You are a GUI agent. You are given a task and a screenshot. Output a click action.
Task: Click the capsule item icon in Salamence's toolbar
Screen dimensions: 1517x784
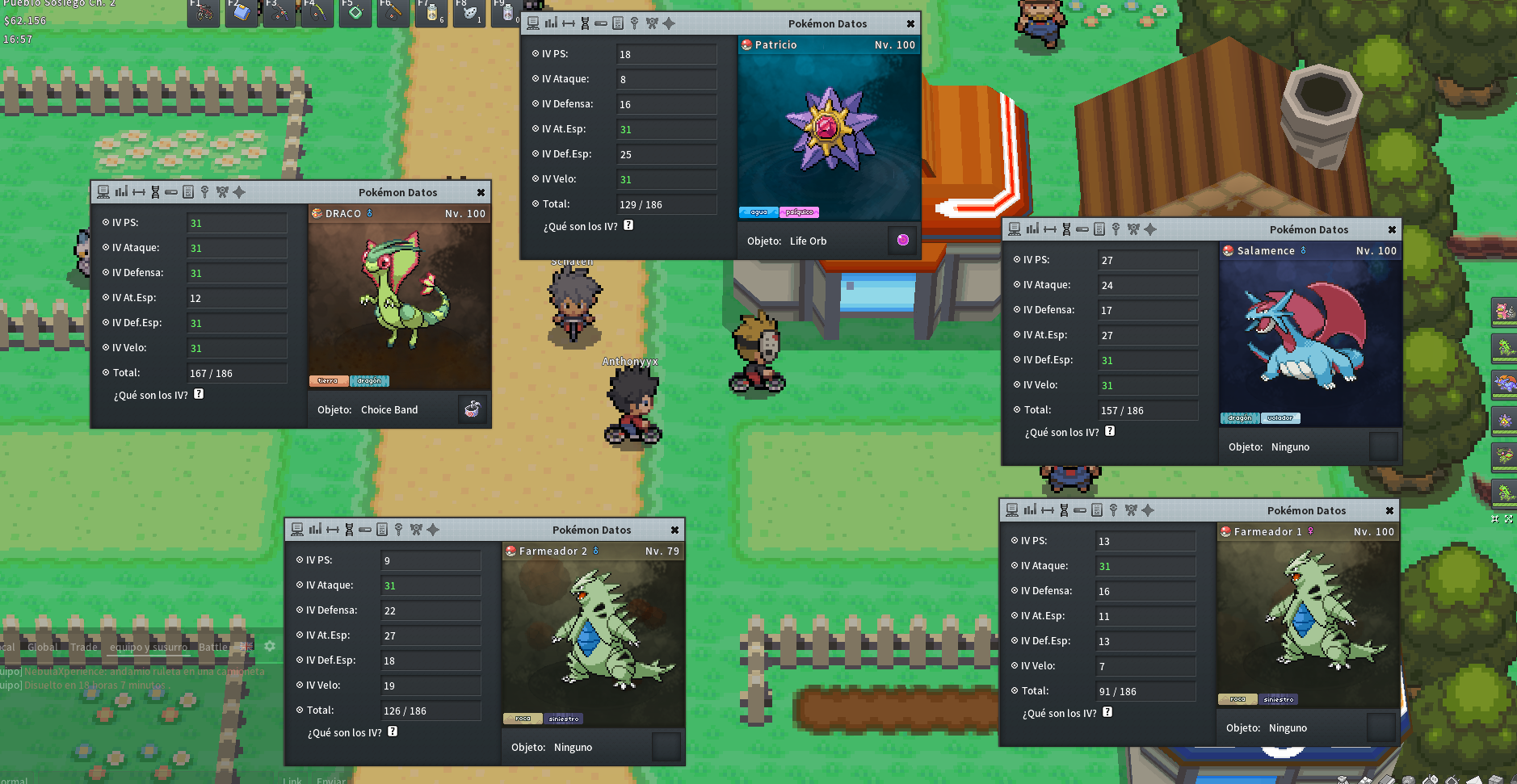tap(1082, 229)
